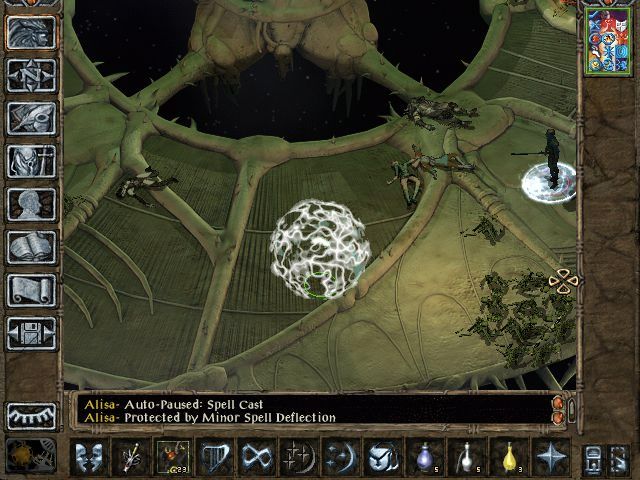Select the twin masks dialogue action
This screenshot has width=640, height=480.
click(x=91, y=457)
